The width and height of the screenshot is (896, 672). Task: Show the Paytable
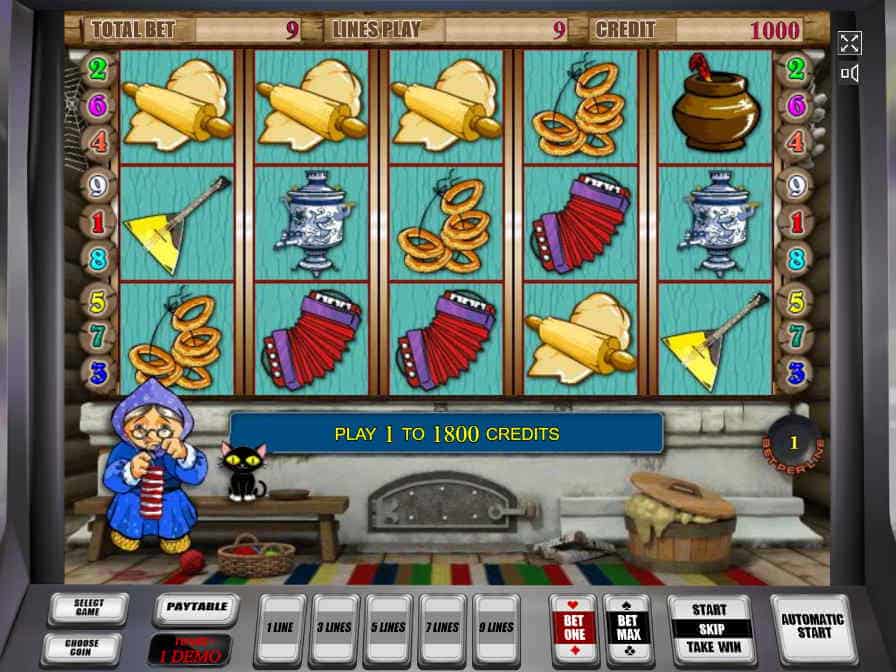(x=195, y=608)
